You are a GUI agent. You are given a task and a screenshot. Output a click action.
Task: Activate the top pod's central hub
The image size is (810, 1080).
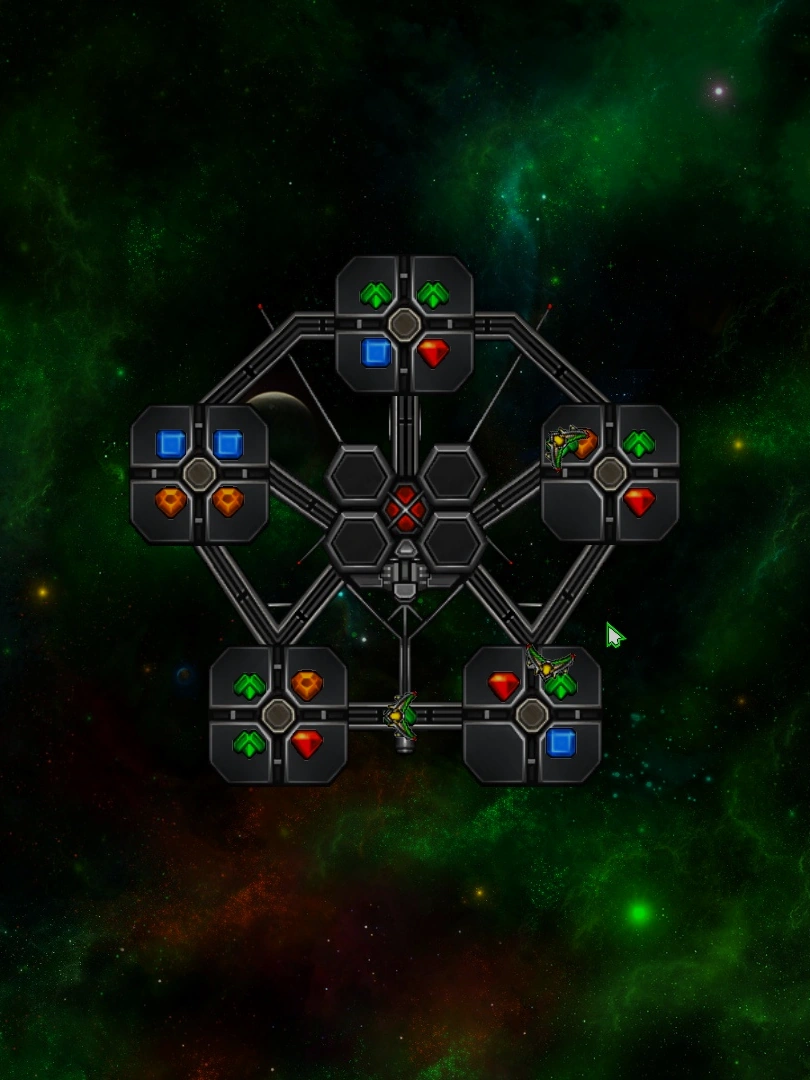click(404, 324)
